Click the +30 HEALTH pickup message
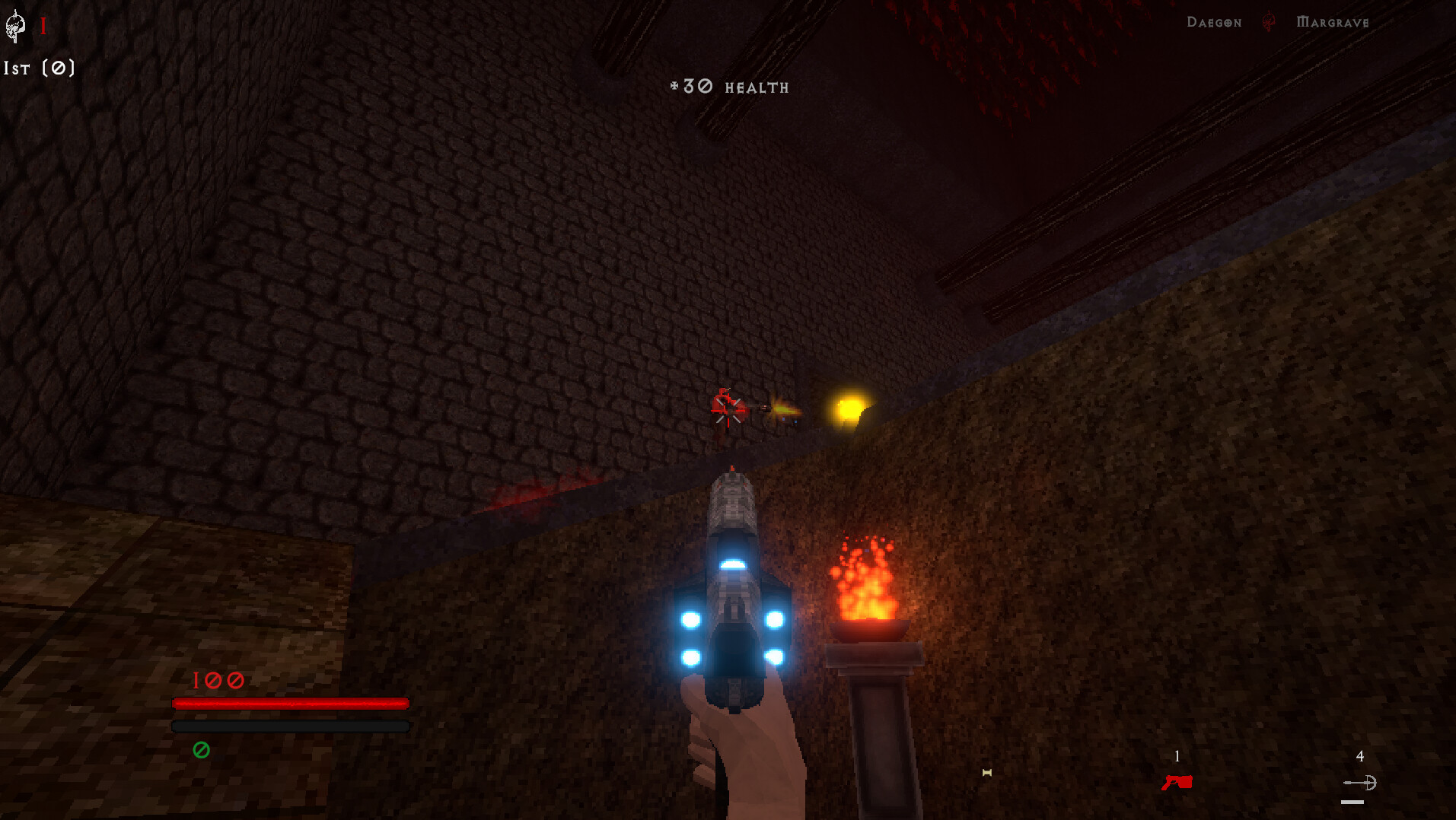 pos(728,86)
